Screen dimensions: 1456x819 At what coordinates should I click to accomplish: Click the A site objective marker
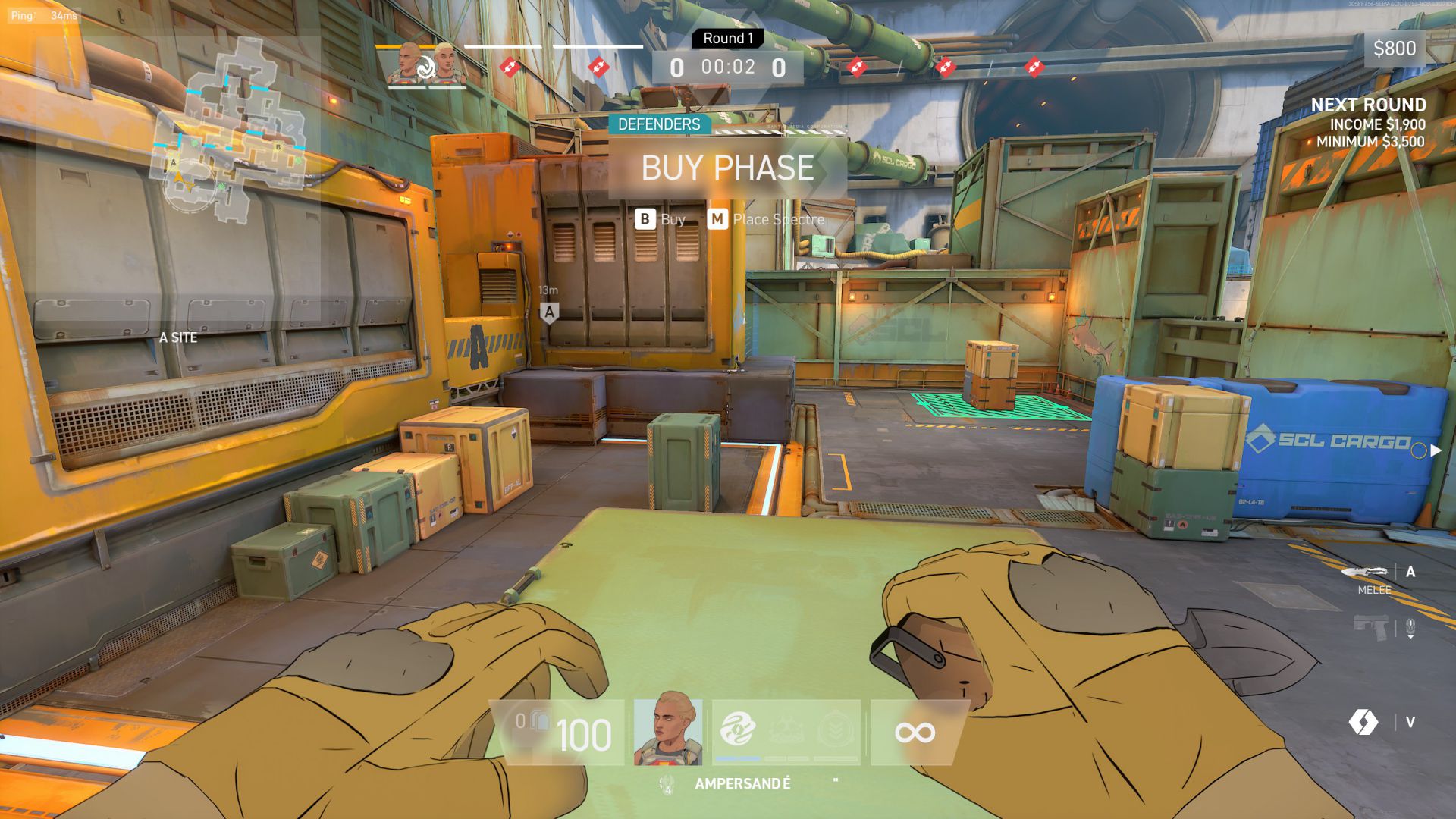550,312
